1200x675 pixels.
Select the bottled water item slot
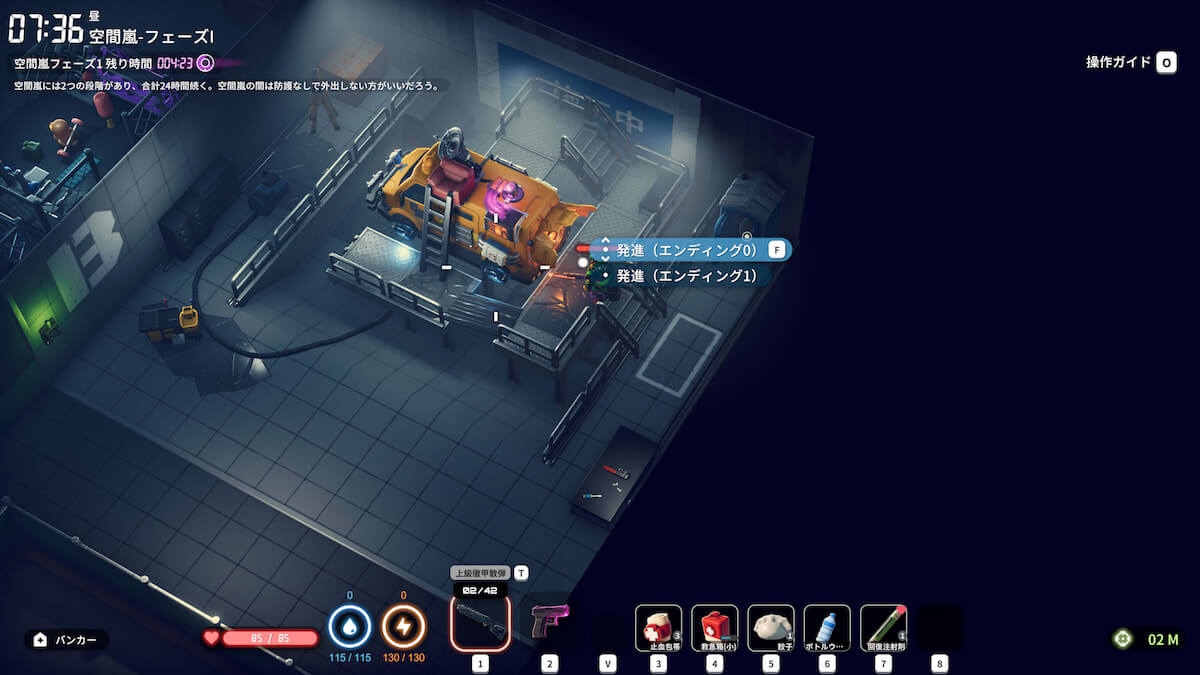827,628
